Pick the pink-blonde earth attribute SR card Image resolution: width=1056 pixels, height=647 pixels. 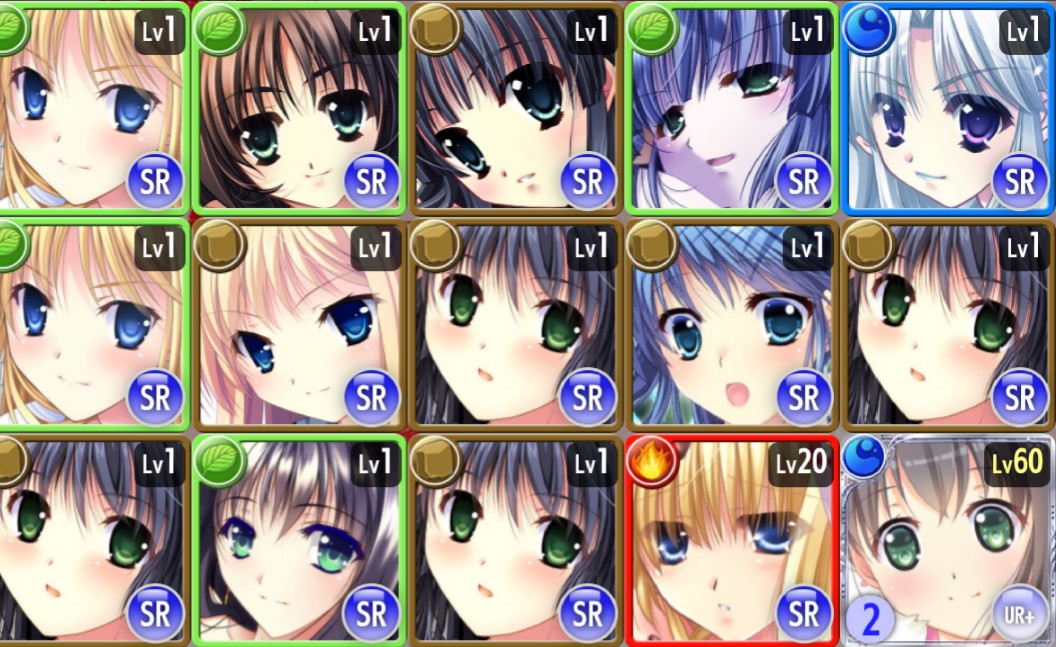pos(300,323)
